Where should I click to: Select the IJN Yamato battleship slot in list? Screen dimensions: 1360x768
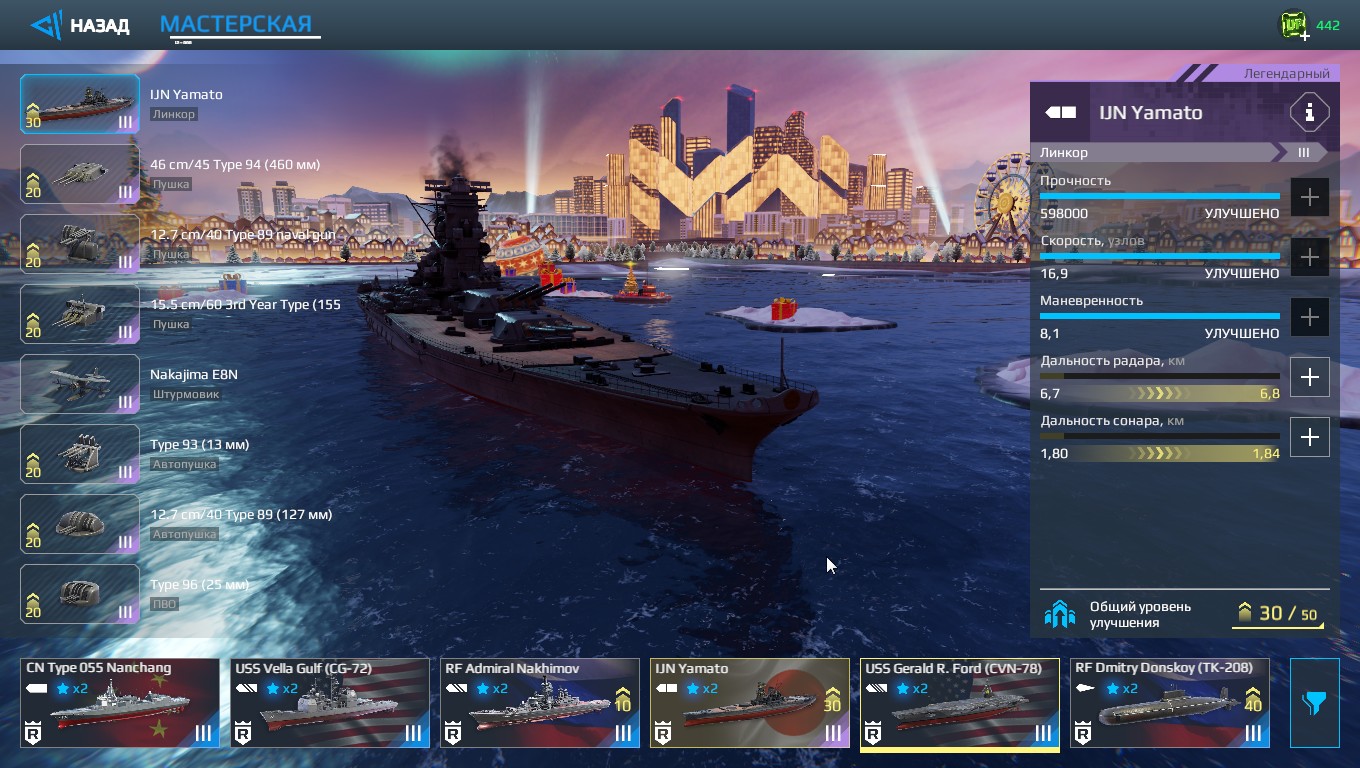point(80,104)
